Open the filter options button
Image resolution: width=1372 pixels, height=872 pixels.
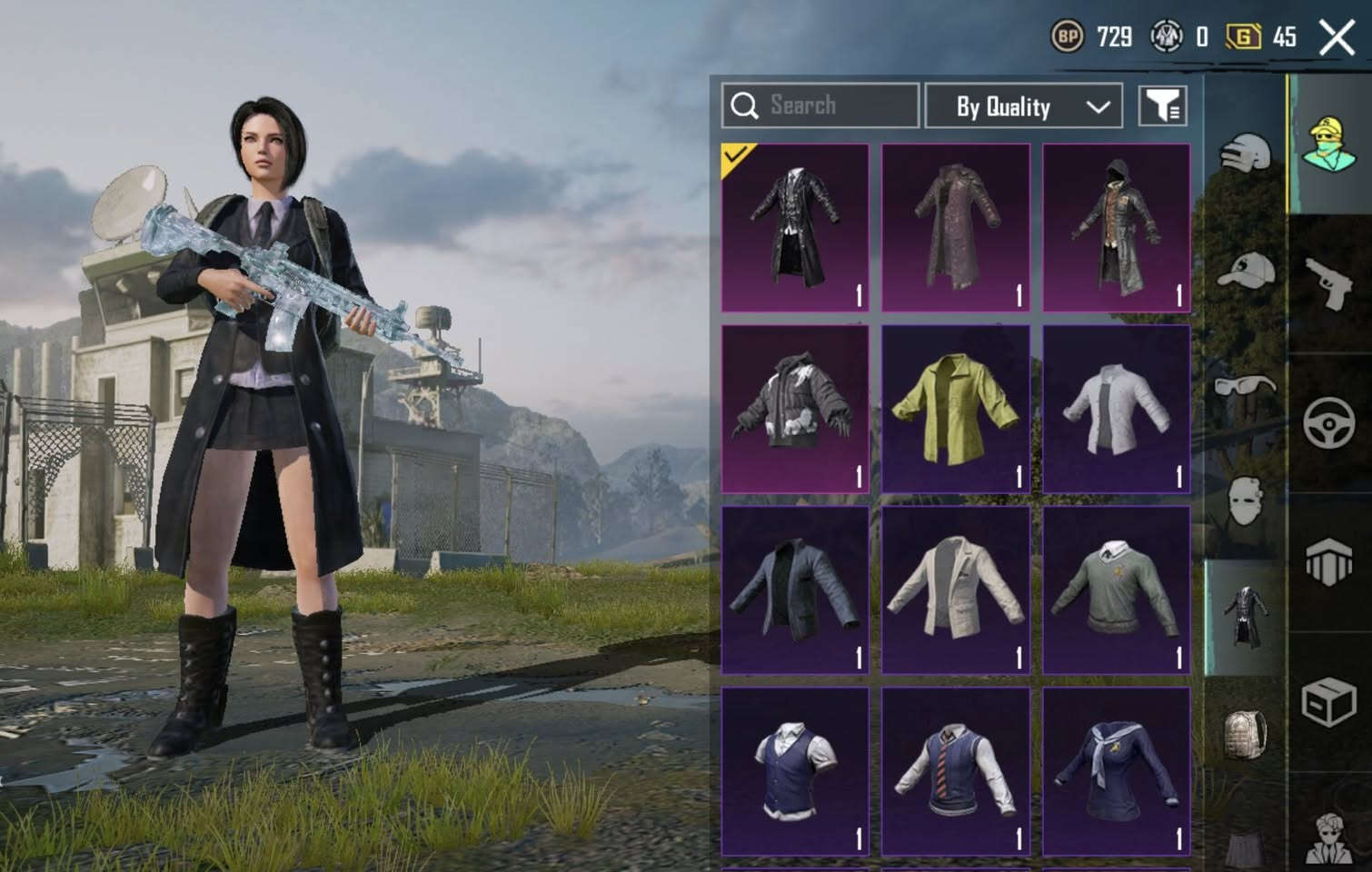(1162, 106)
